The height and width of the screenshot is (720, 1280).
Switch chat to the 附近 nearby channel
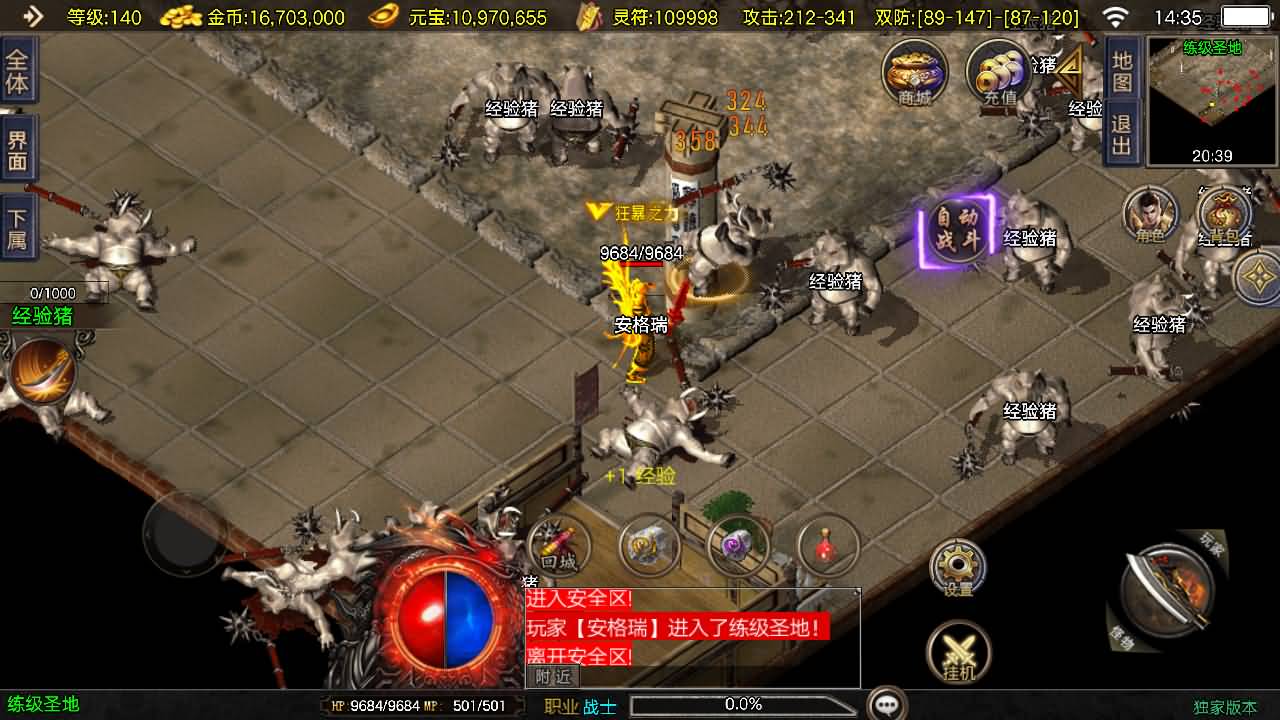click(552, 677)
